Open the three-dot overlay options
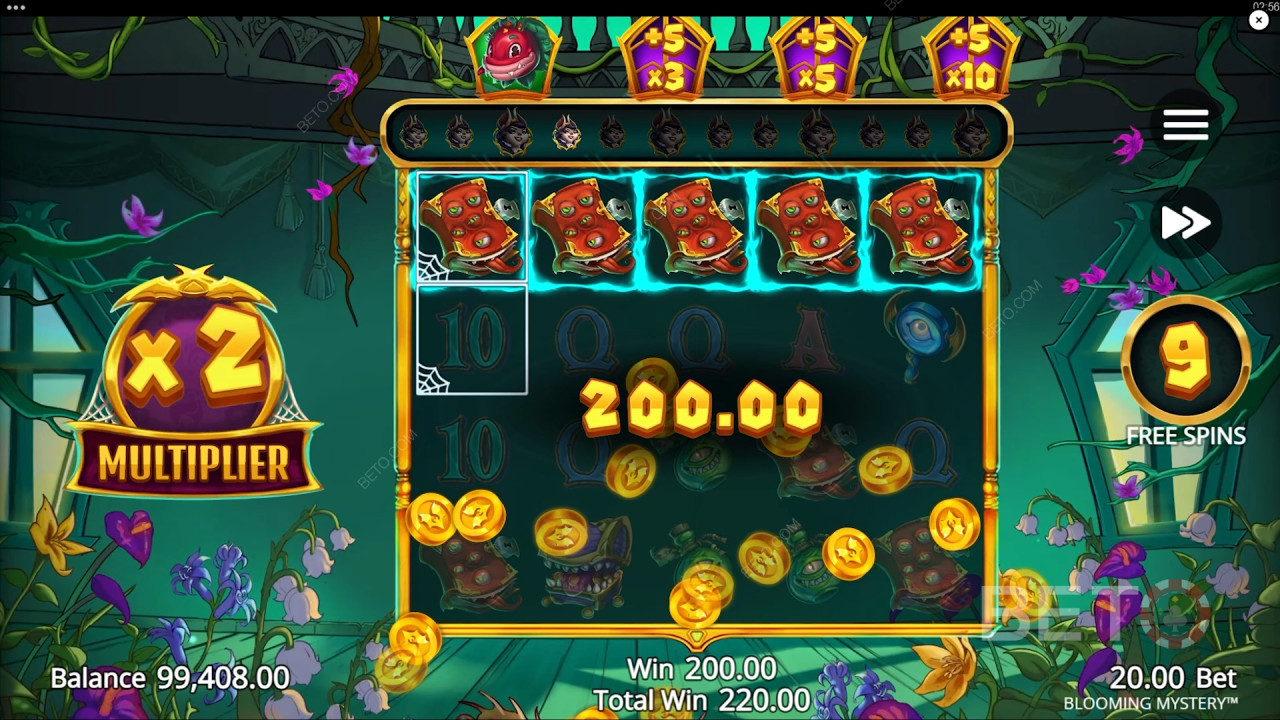 16,7
